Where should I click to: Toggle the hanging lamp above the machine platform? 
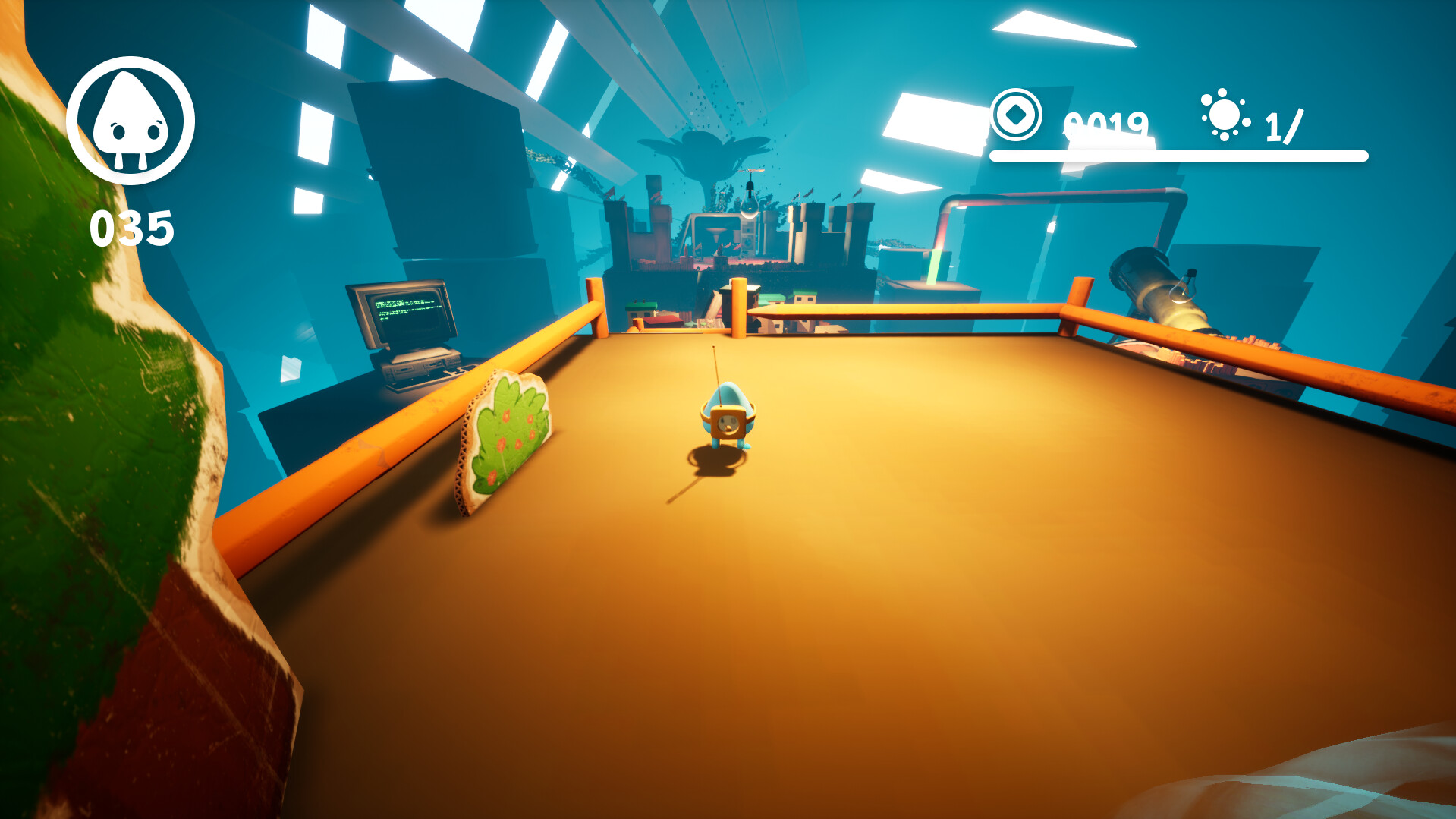tap(749, 205)
